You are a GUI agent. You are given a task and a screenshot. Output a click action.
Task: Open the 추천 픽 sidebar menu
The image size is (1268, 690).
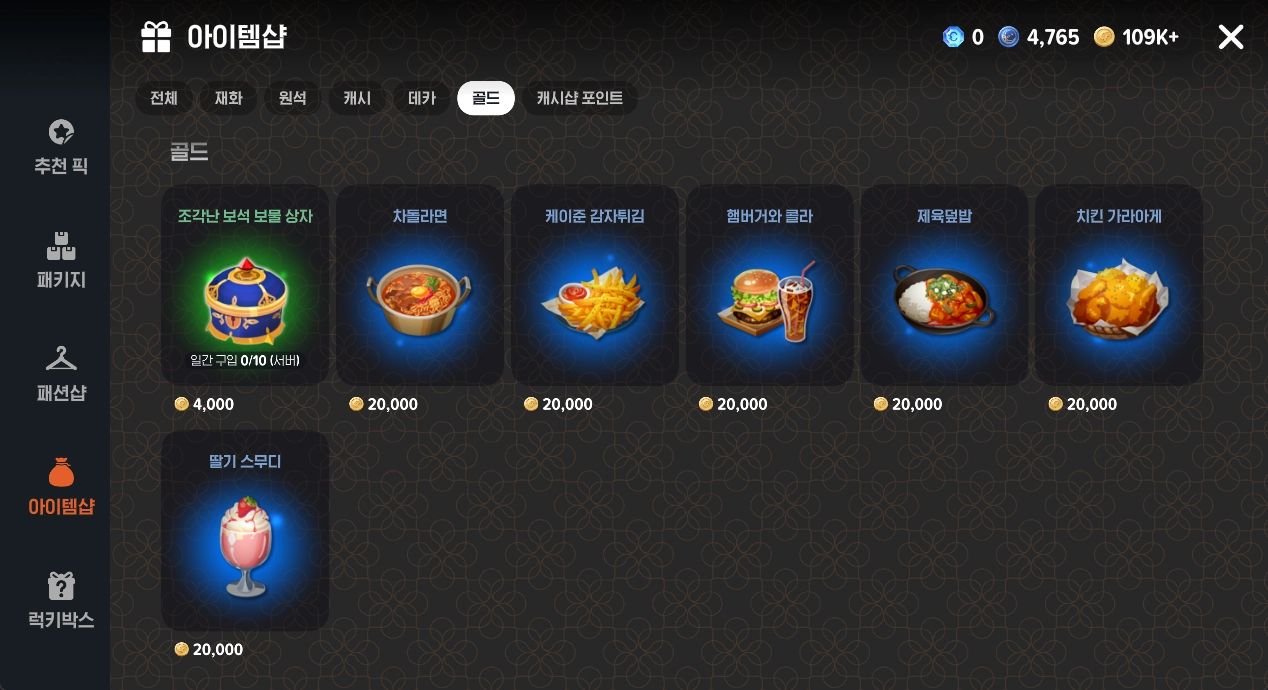click(61, 147)
